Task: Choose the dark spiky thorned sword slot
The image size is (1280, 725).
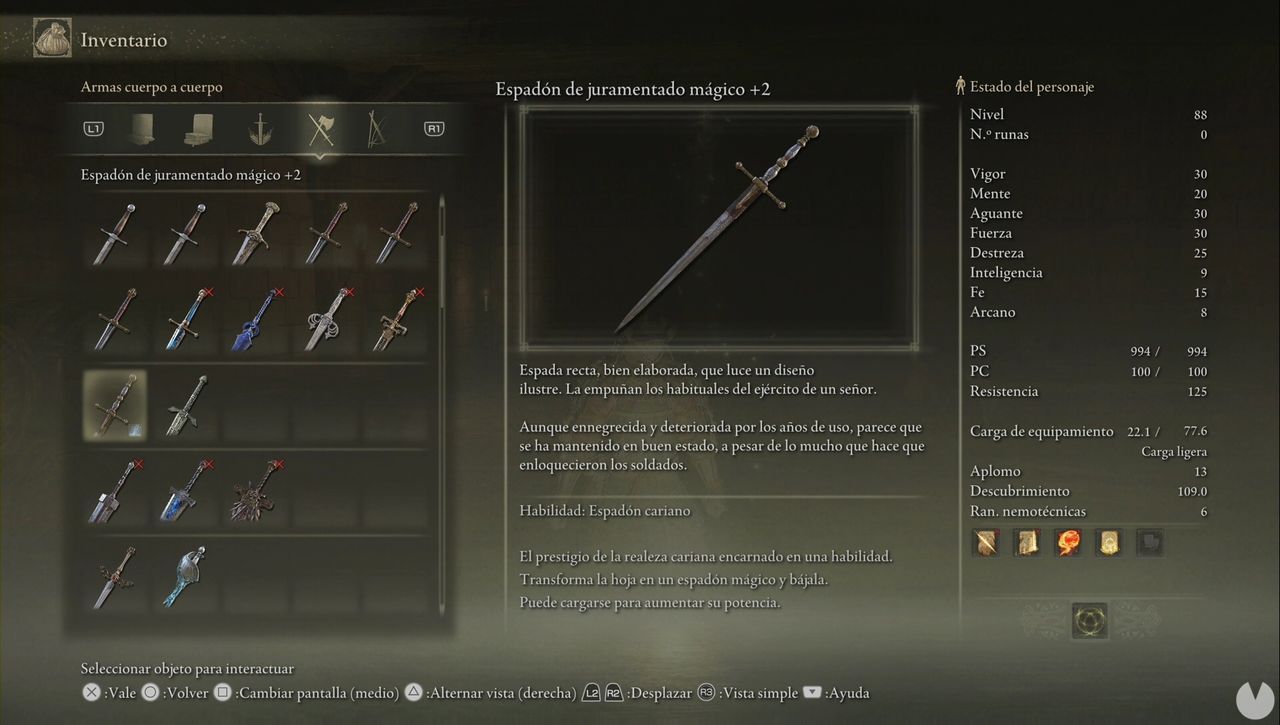Action: click(x=256, y=491)
